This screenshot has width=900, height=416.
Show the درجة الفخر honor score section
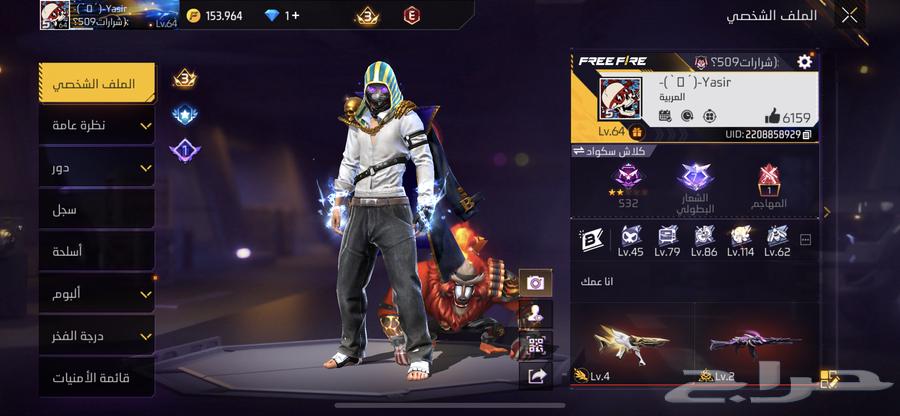coord(97,336)
